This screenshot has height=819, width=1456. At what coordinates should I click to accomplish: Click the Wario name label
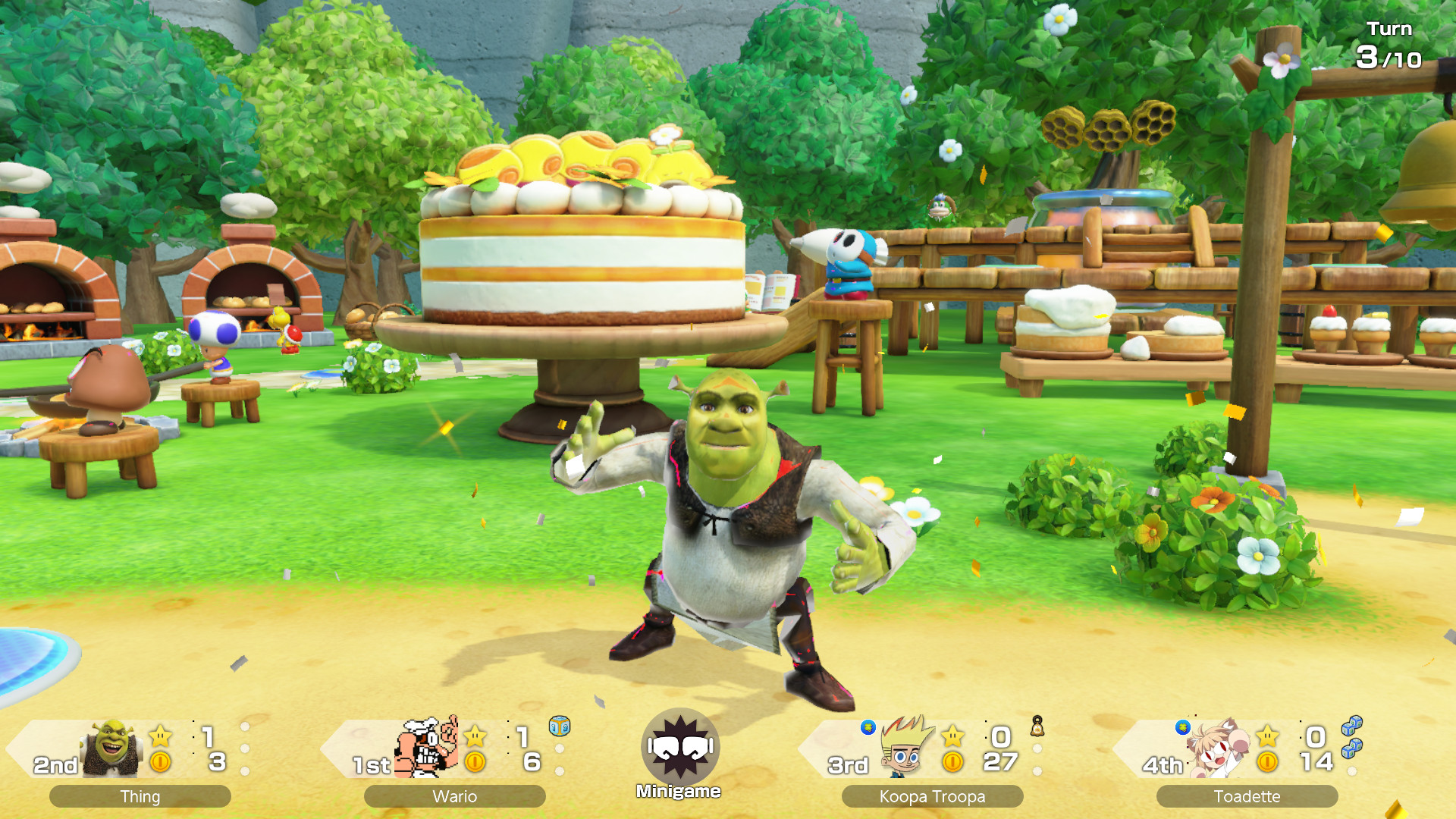point(455,795)
